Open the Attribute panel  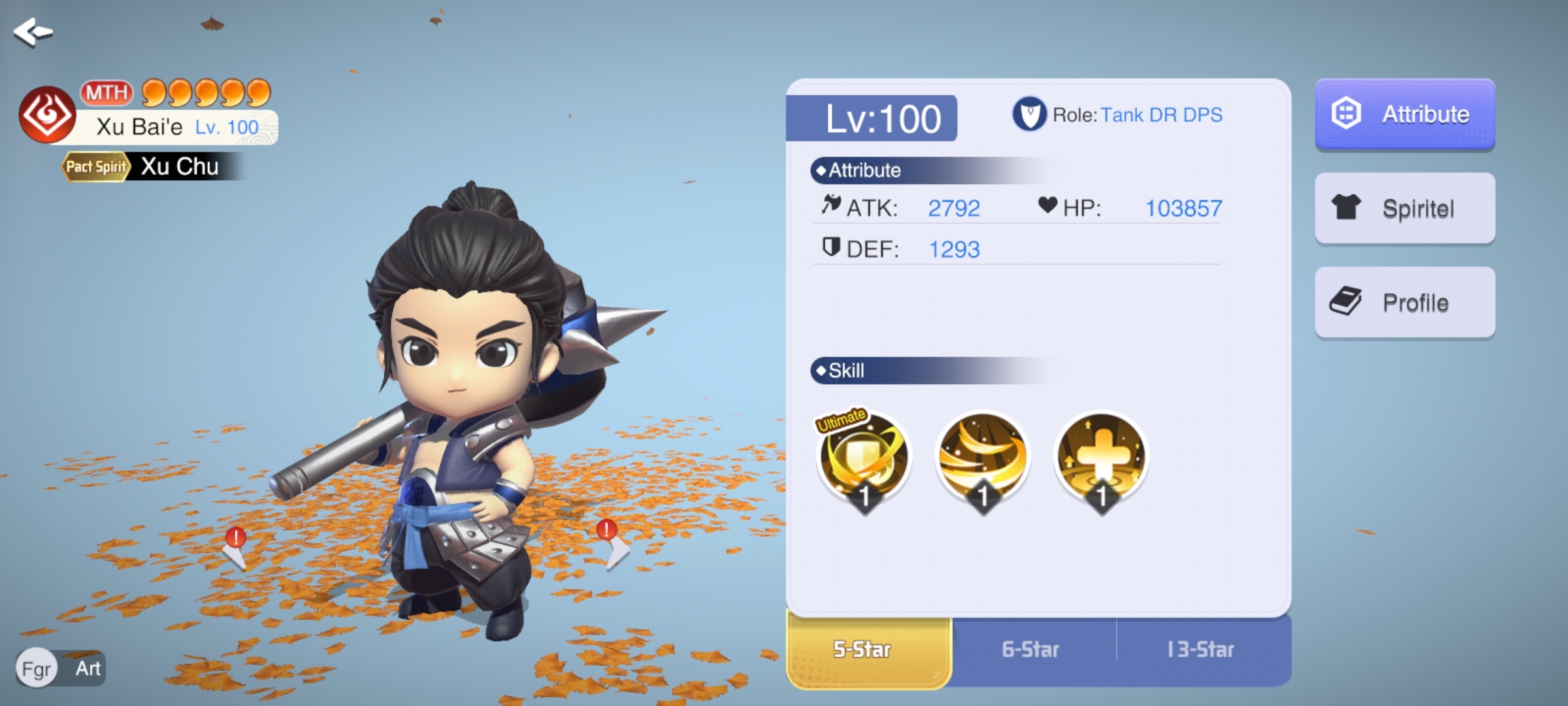(x=1405, y=114)
